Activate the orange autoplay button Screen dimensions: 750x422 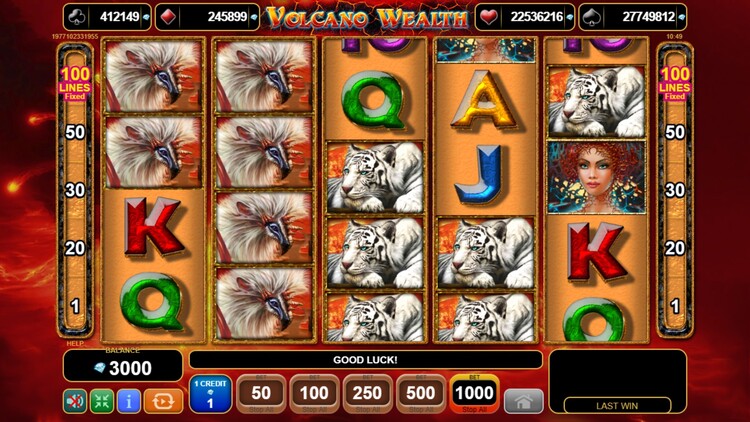tap(163, 401)
